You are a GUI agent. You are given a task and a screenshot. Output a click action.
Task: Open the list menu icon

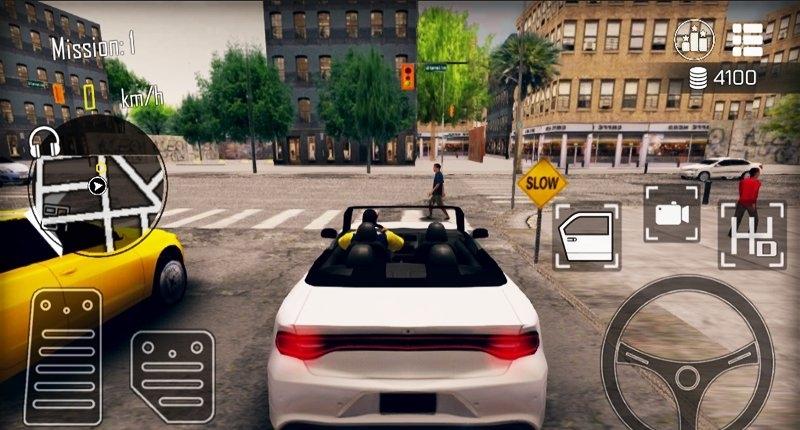pyautogui.click(x=745, y=38)
